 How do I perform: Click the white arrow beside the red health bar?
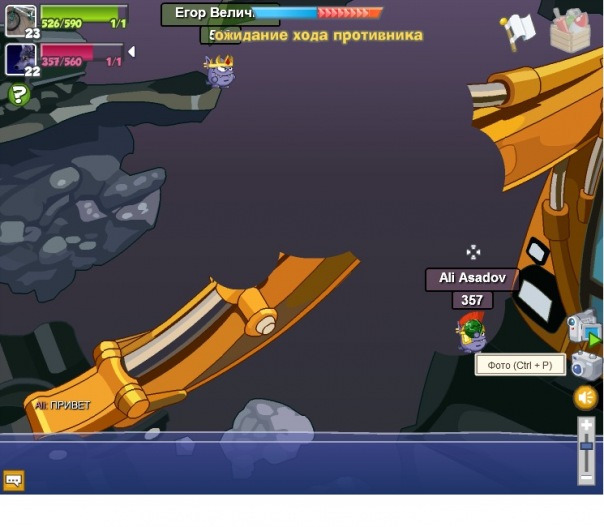[x=131, y=51]
